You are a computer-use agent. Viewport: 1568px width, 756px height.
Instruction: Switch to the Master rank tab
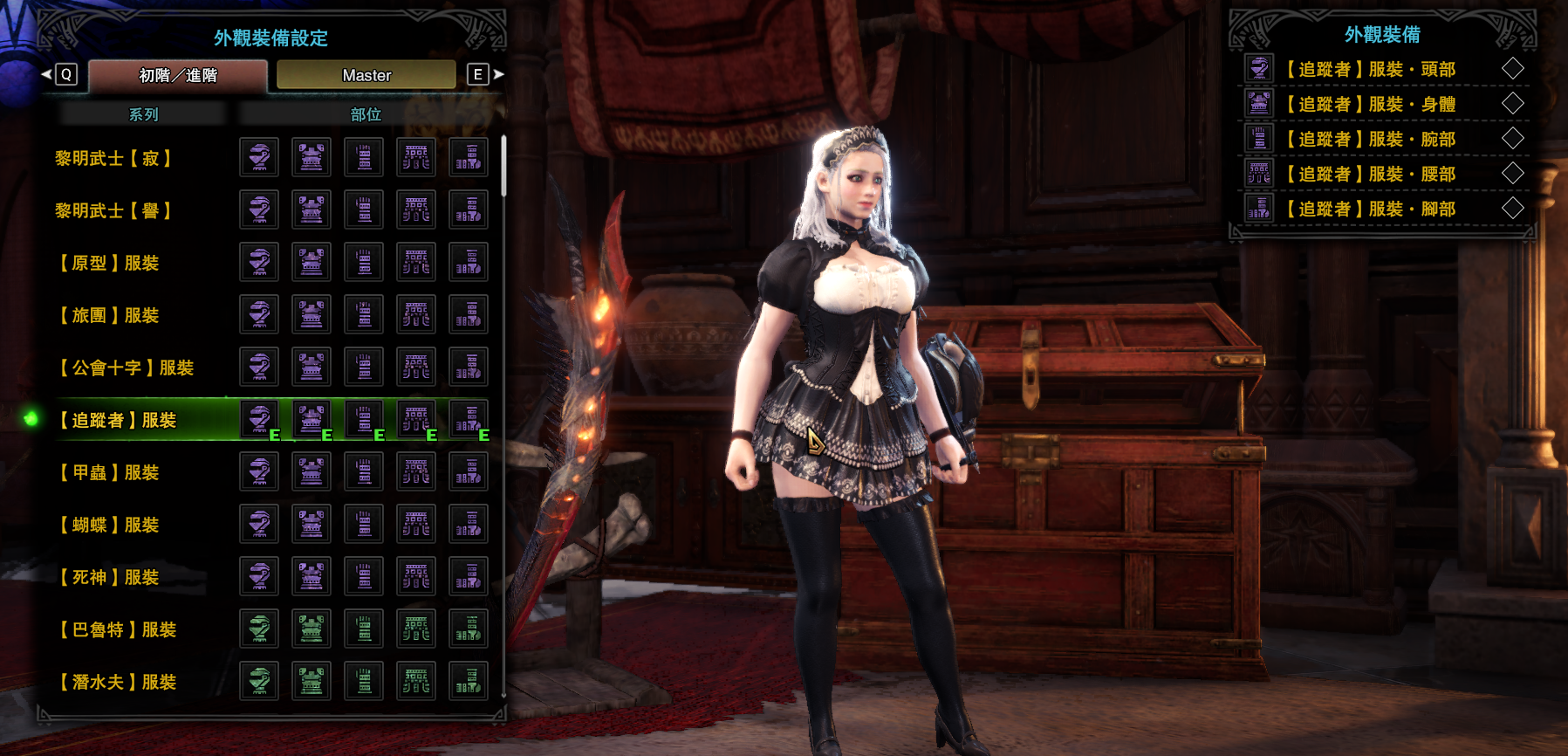click(366, 75)
